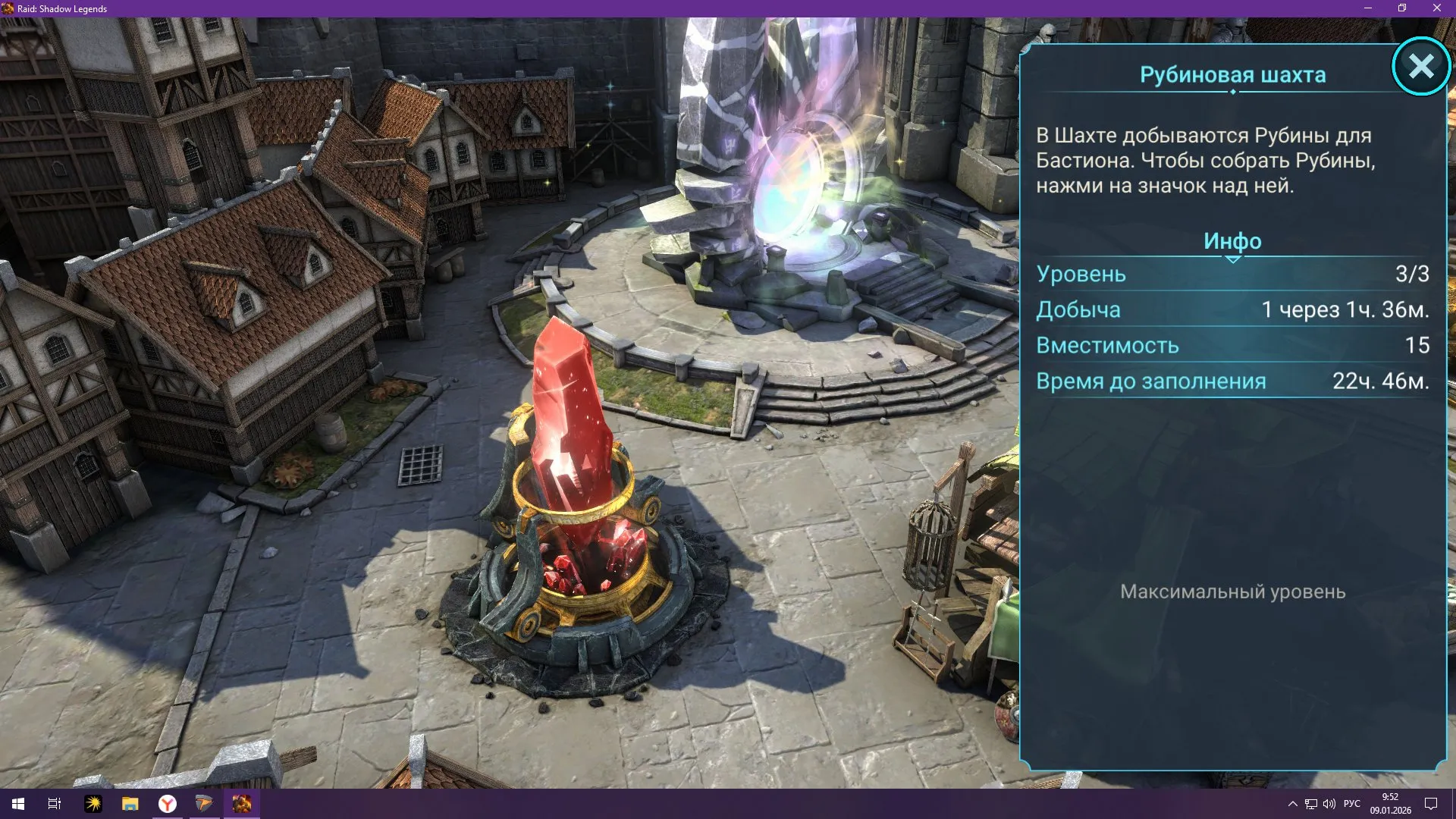Click the Уровень 3/3 info row
Screen dimensions: 1456x819
pos(1232,275)
